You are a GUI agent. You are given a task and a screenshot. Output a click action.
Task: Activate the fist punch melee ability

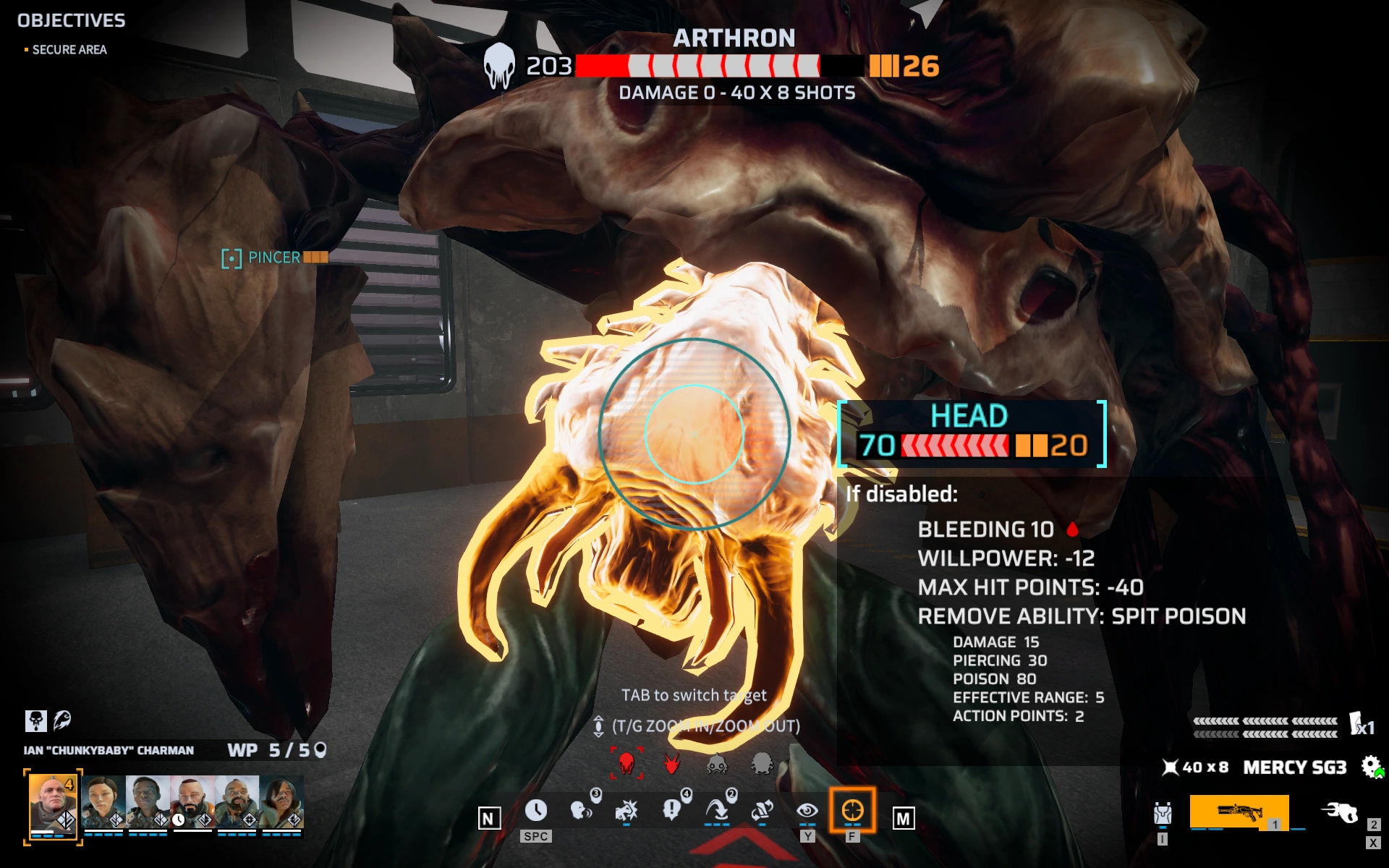[x=626, y=810]
